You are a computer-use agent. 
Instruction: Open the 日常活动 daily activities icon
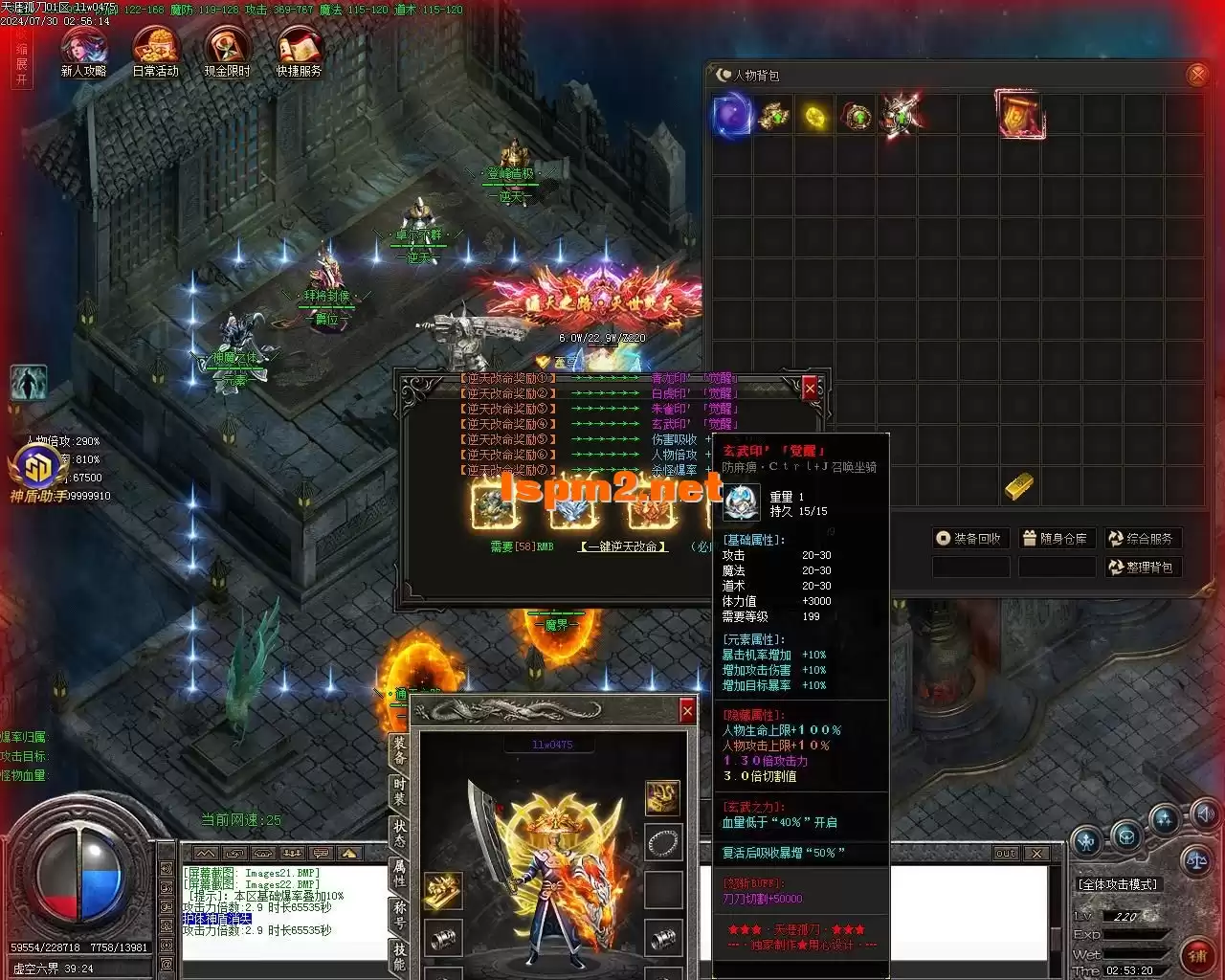click(x=155, y=50)
